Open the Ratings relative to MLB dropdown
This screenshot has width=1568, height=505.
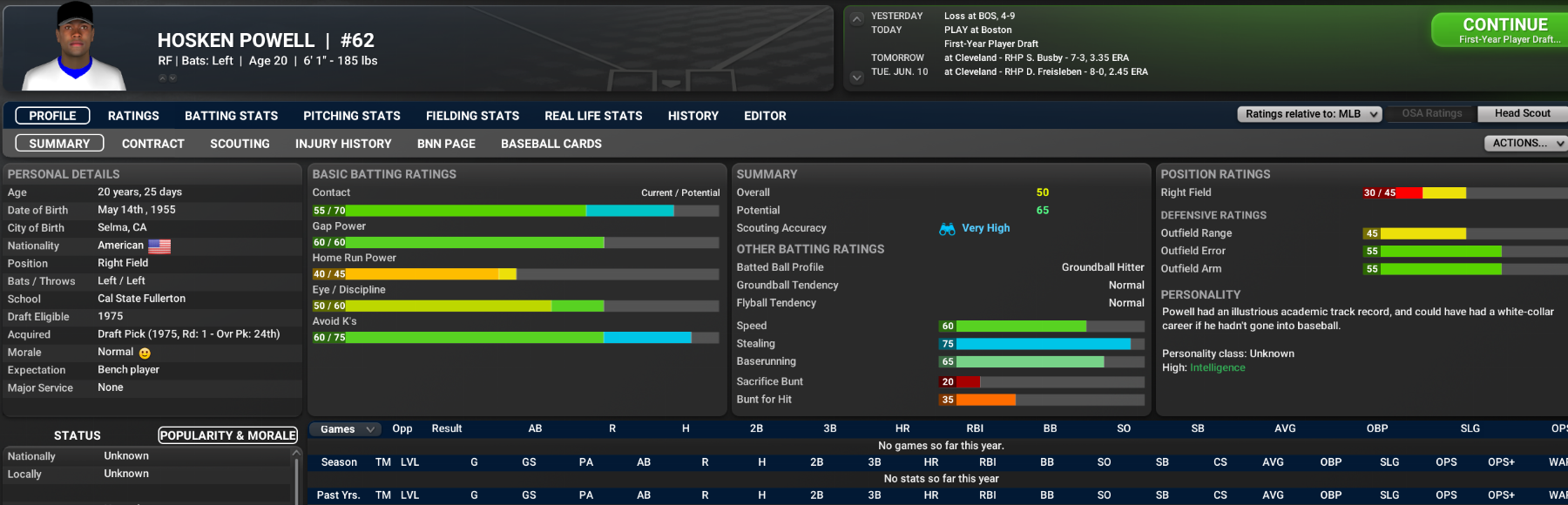(x=1309, y=114)
